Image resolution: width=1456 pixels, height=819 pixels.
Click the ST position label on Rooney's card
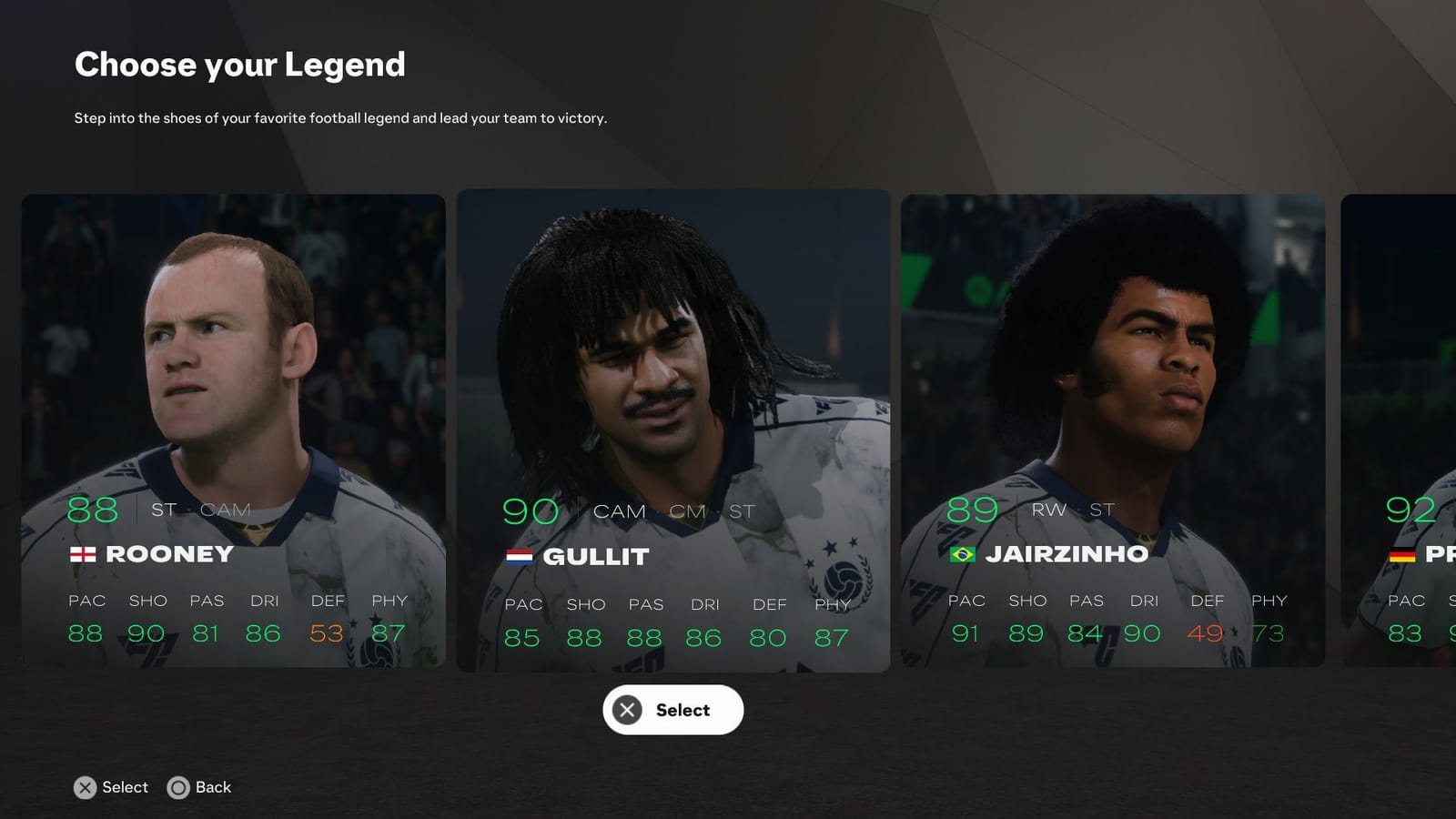point(163,510)
